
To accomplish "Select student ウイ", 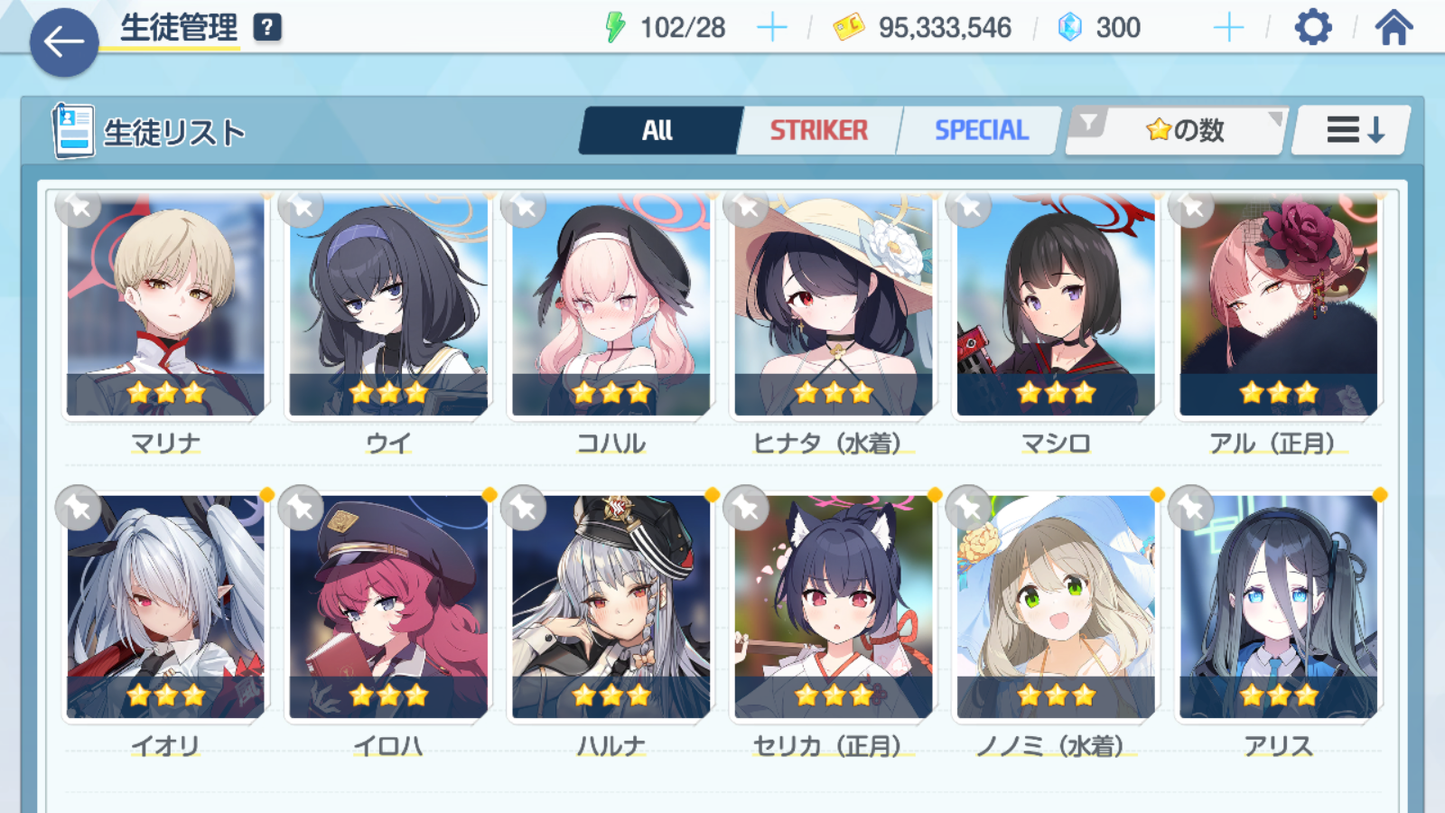I will pyautogui.click(x=388, y=305).
